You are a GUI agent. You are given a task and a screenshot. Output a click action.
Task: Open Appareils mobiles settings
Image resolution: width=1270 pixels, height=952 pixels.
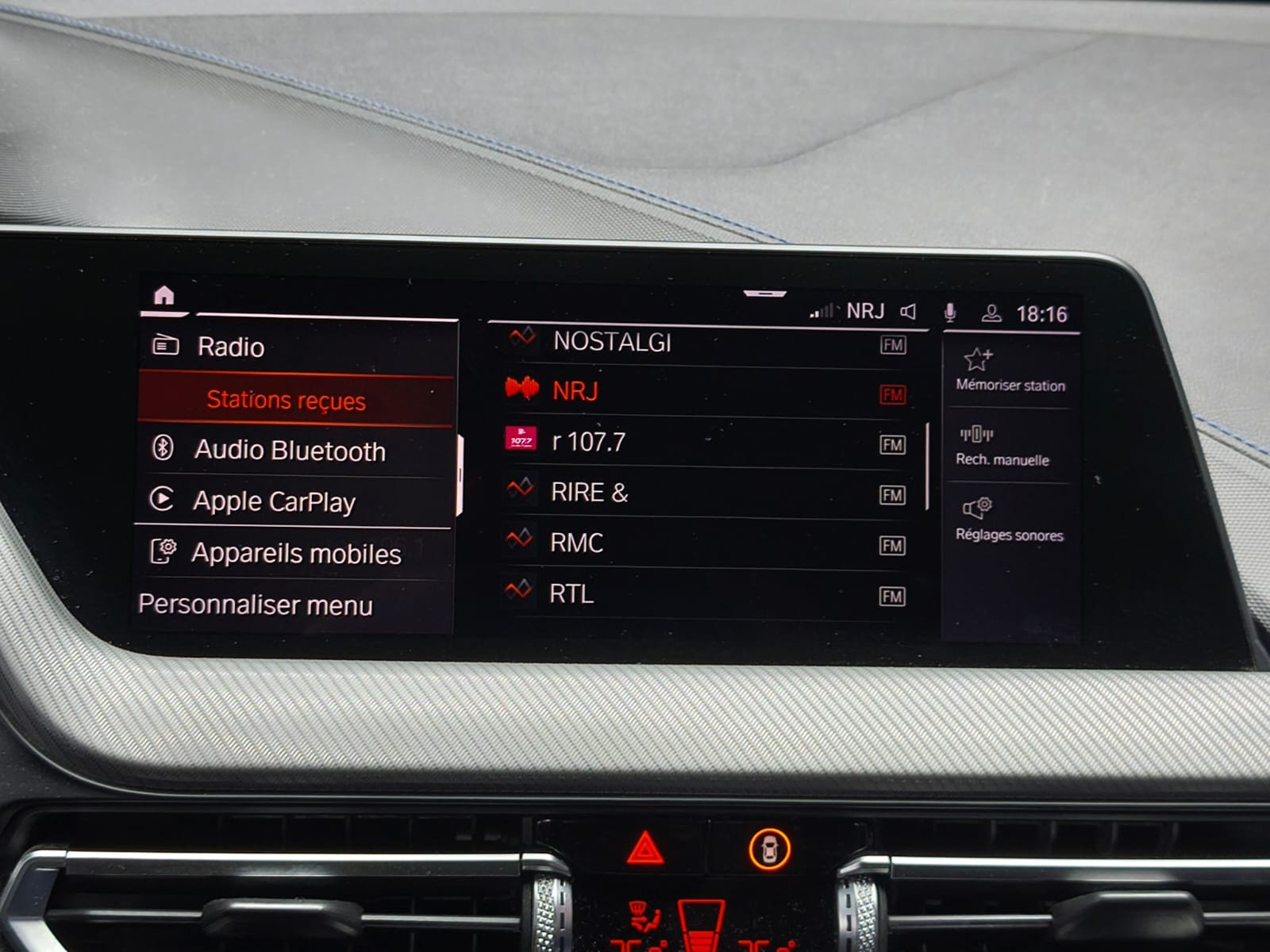click(295, 553)
